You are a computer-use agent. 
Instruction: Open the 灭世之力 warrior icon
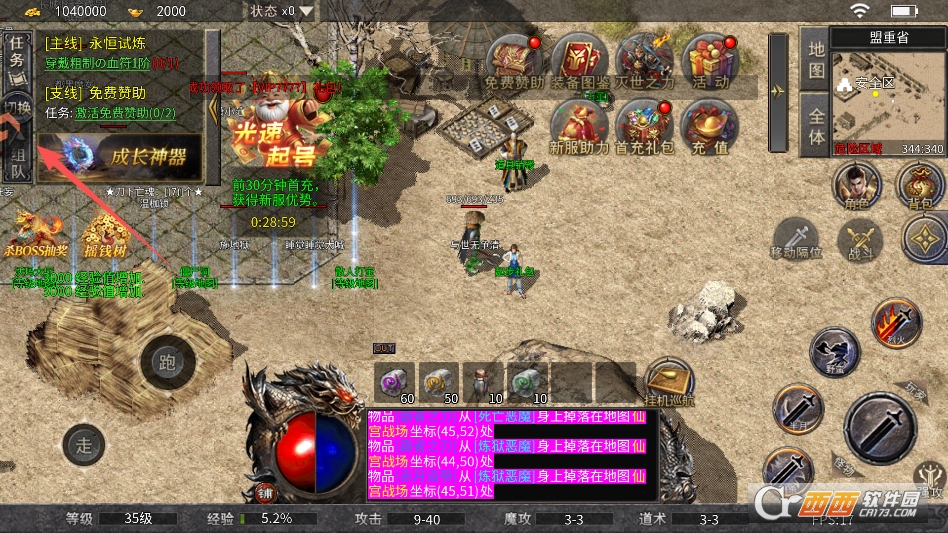tap(644, 60)
